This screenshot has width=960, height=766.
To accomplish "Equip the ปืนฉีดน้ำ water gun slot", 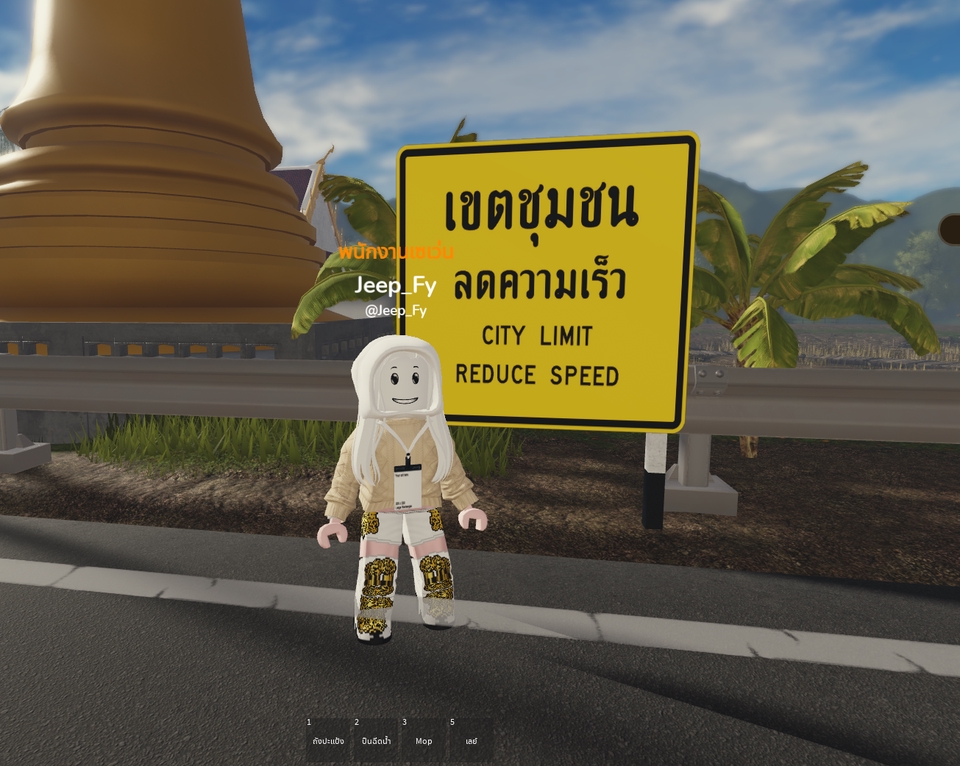I will click(x=376, y=739).
